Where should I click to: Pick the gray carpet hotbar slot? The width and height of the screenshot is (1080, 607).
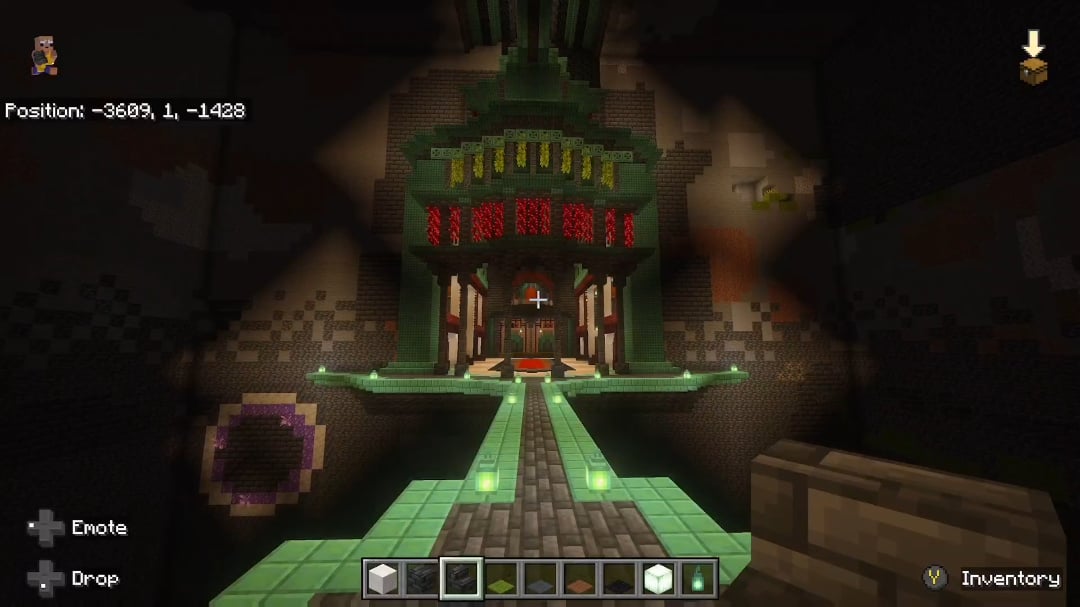540,579
